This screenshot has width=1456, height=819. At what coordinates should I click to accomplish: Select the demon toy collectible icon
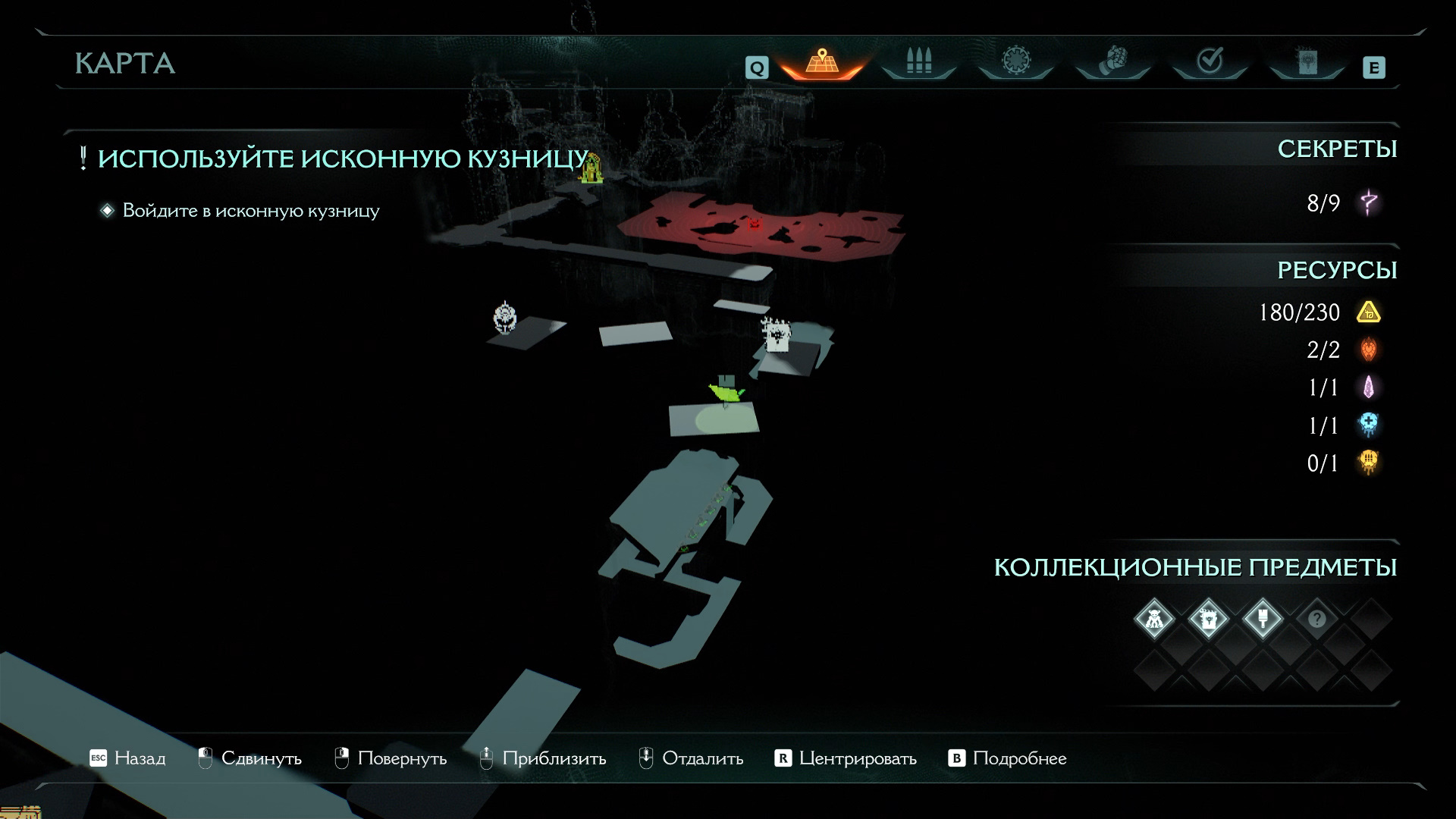1154,620
